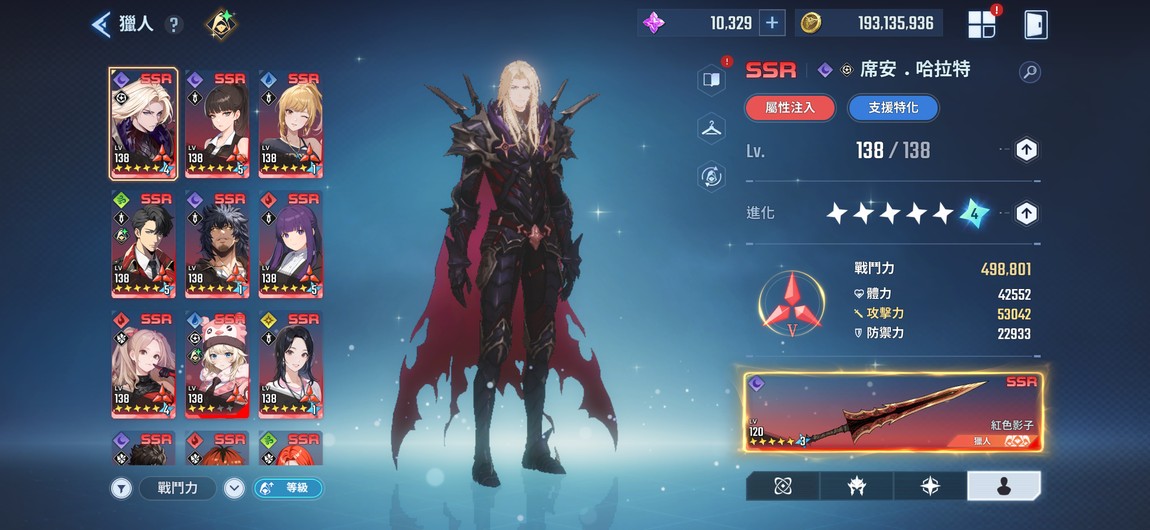Open the four-square grid menu

[x=981, y=24]
